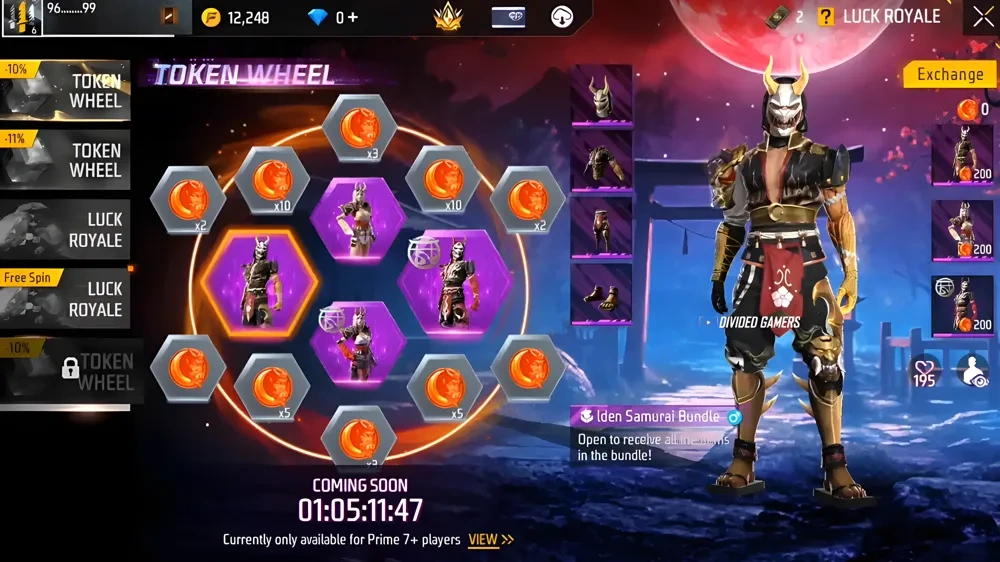The height and width of the screenshot is (562, 1000).
Task: Open the Luck Royale help question mark
Action: pos(826,17)
